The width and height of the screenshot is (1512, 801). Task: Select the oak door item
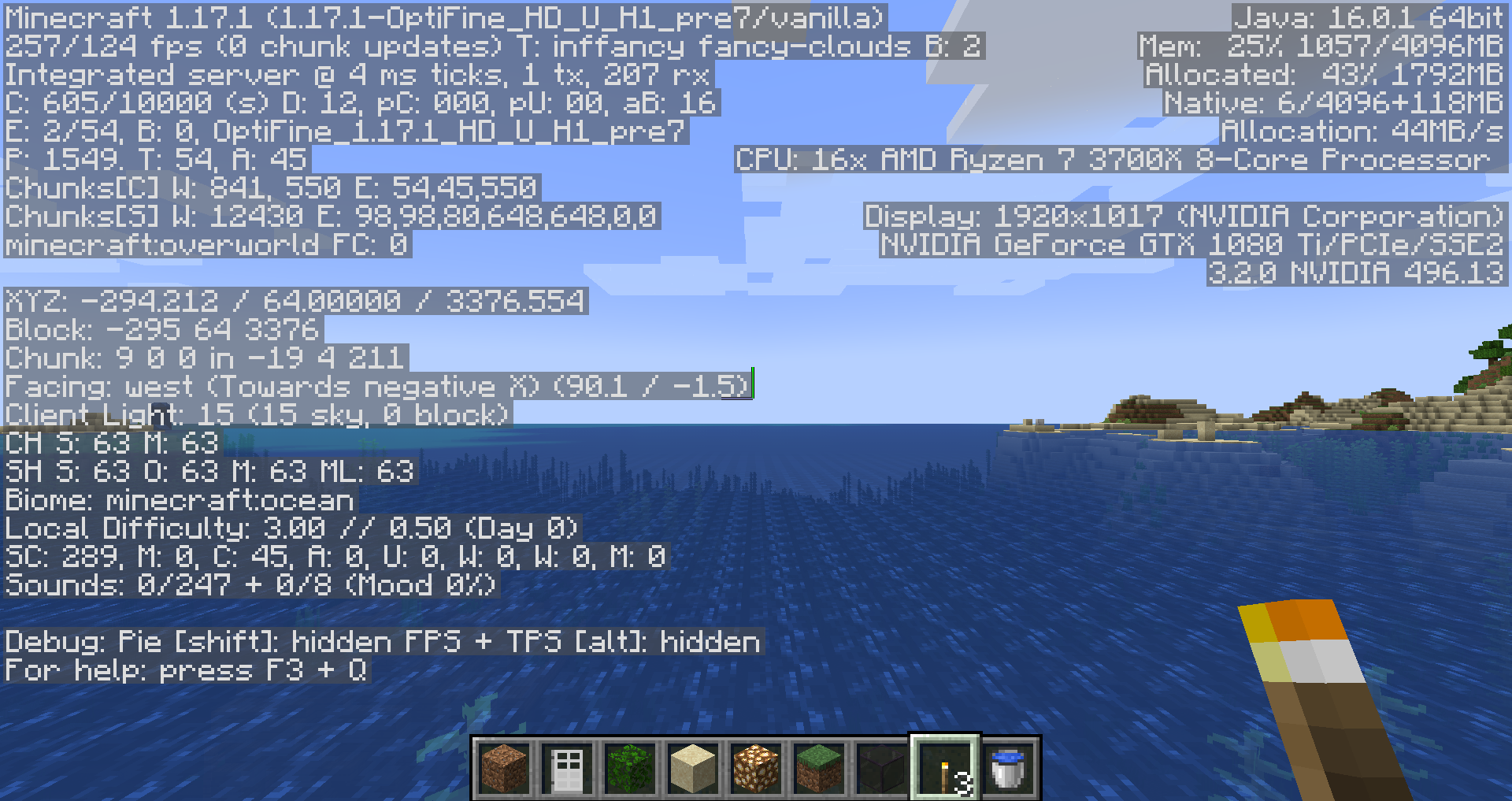pos(567,769)
